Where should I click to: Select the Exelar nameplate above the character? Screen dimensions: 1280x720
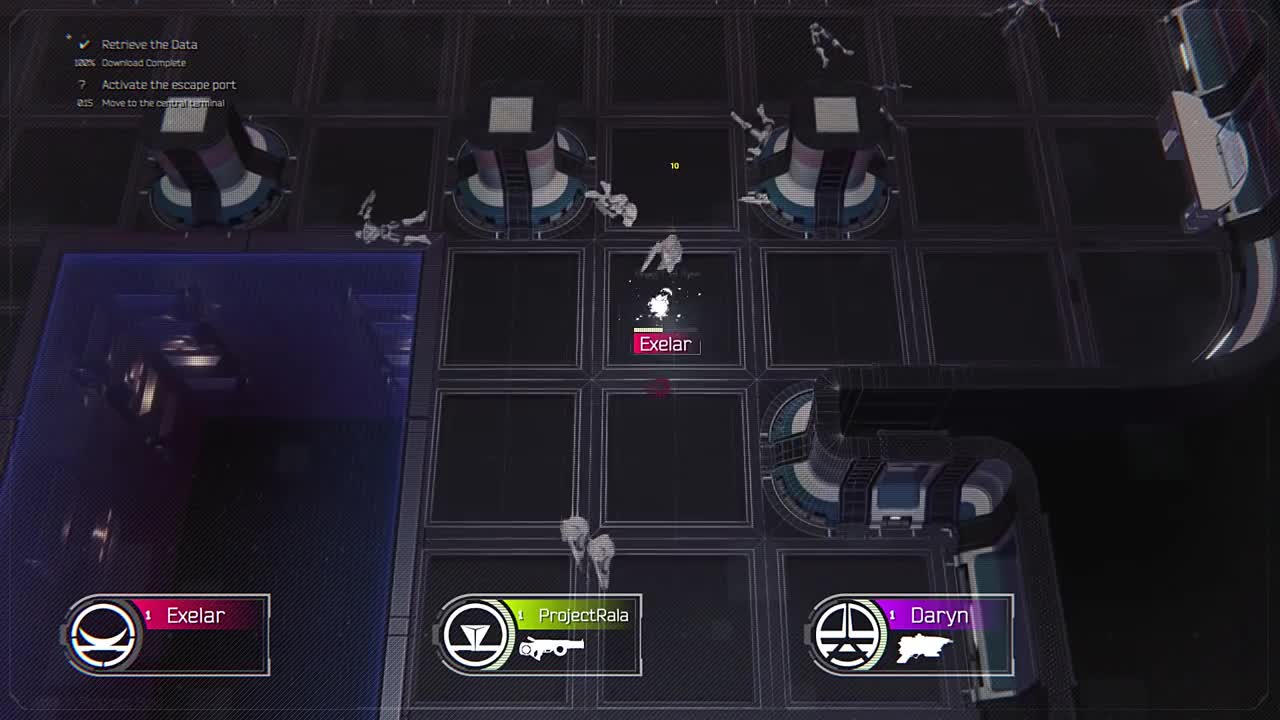pyautogui.click(x=665, y=344)
